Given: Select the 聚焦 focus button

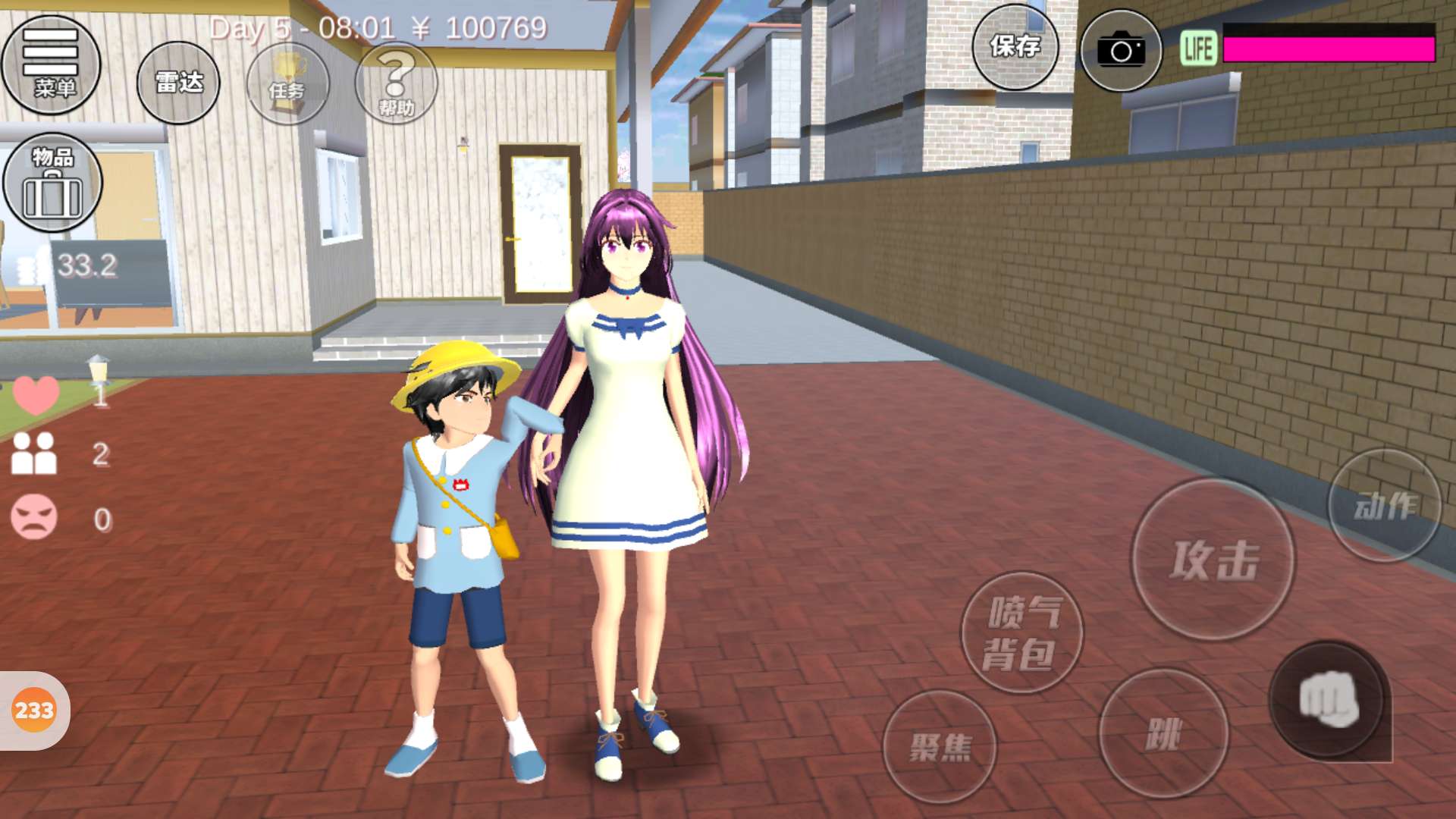Looking at the screenshot, I should [940, 747].
